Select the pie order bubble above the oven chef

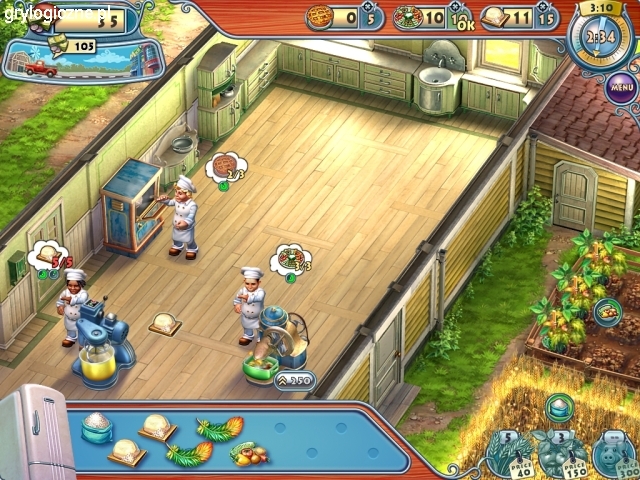tap(228, 166)
